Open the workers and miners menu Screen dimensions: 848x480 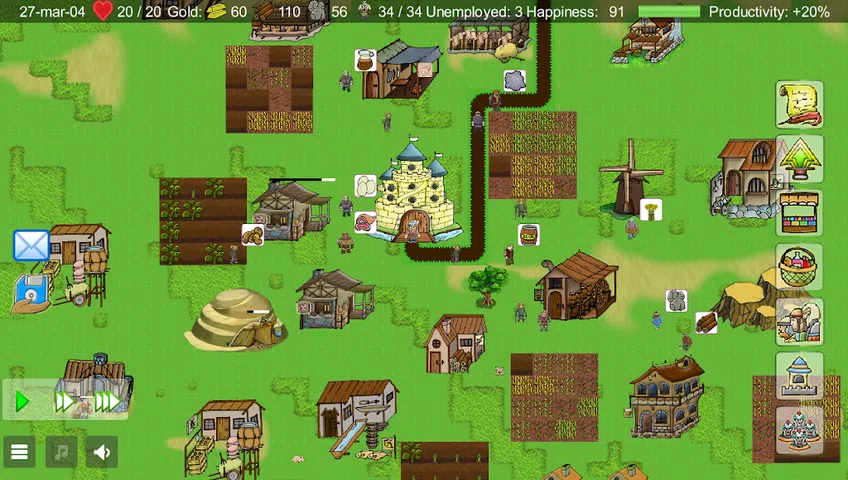(x=799, y=321)
